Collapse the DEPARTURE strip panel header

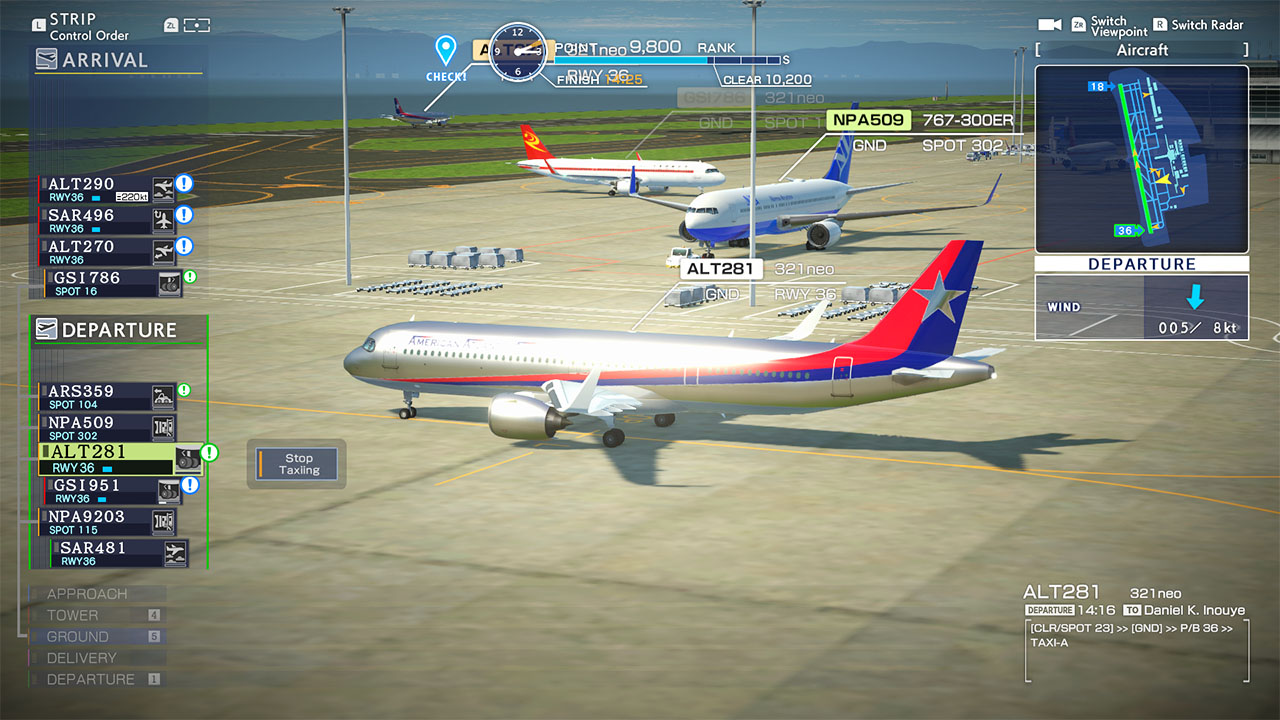110,330
